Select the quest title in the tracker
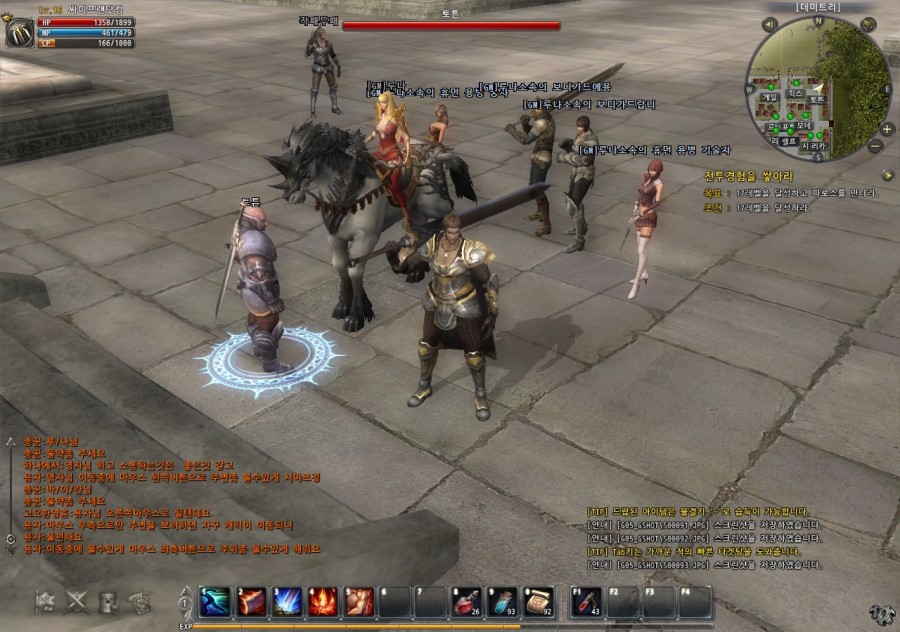The height and width of the screenshot is (632, 900). 742,175
